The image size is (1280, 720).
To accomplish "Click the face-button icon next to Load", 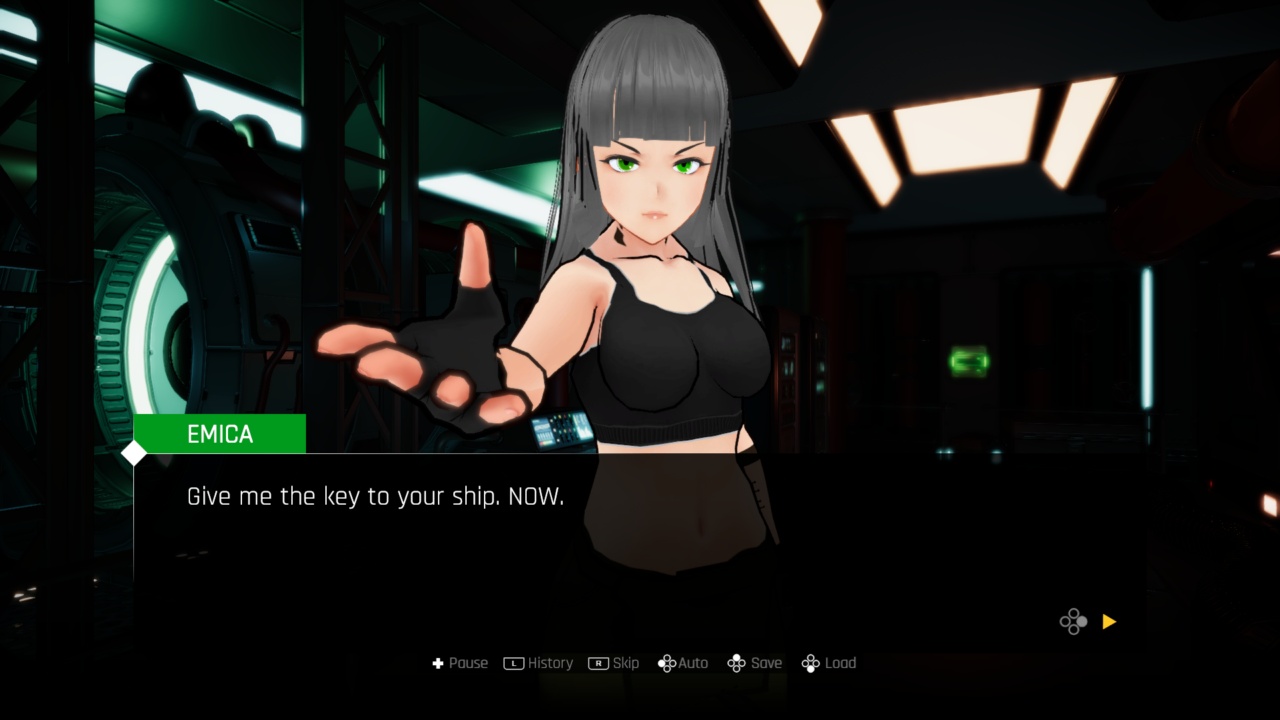I will coord(810,663).
